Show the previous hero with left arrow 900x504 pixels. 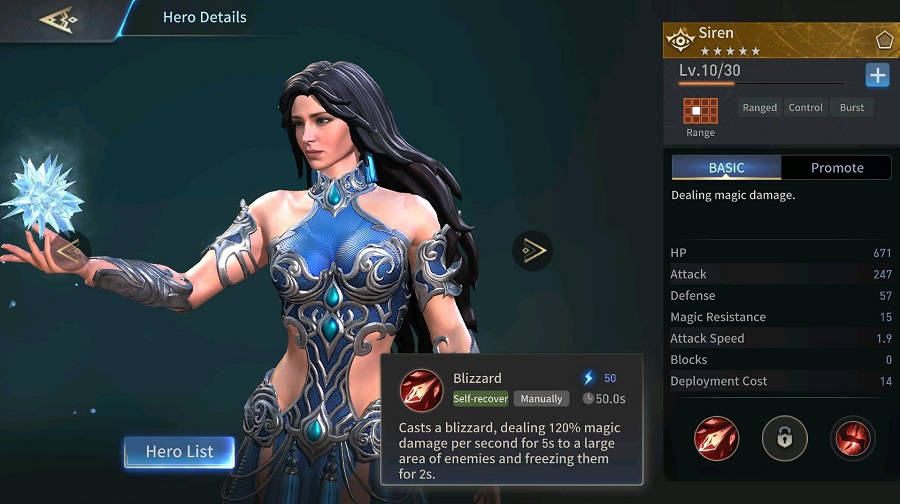click(69, 250)
